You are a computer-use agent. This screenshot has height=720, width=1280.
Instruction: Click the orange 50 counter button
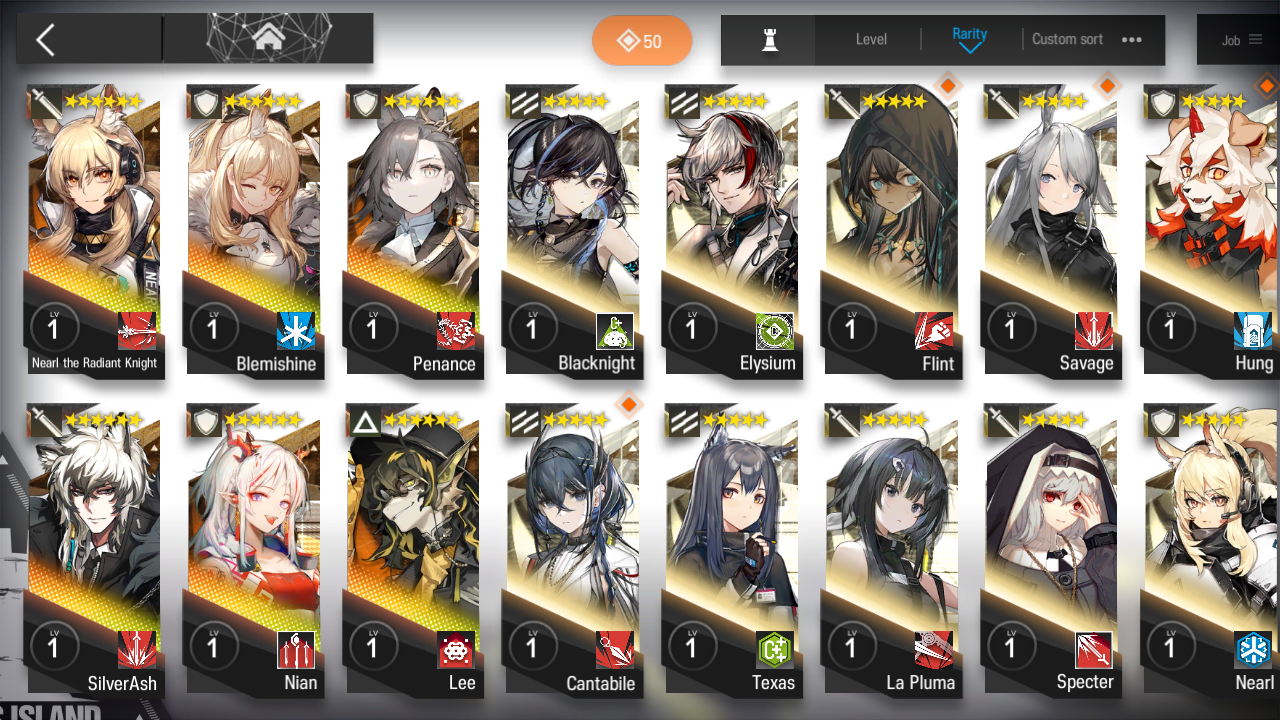641,41
